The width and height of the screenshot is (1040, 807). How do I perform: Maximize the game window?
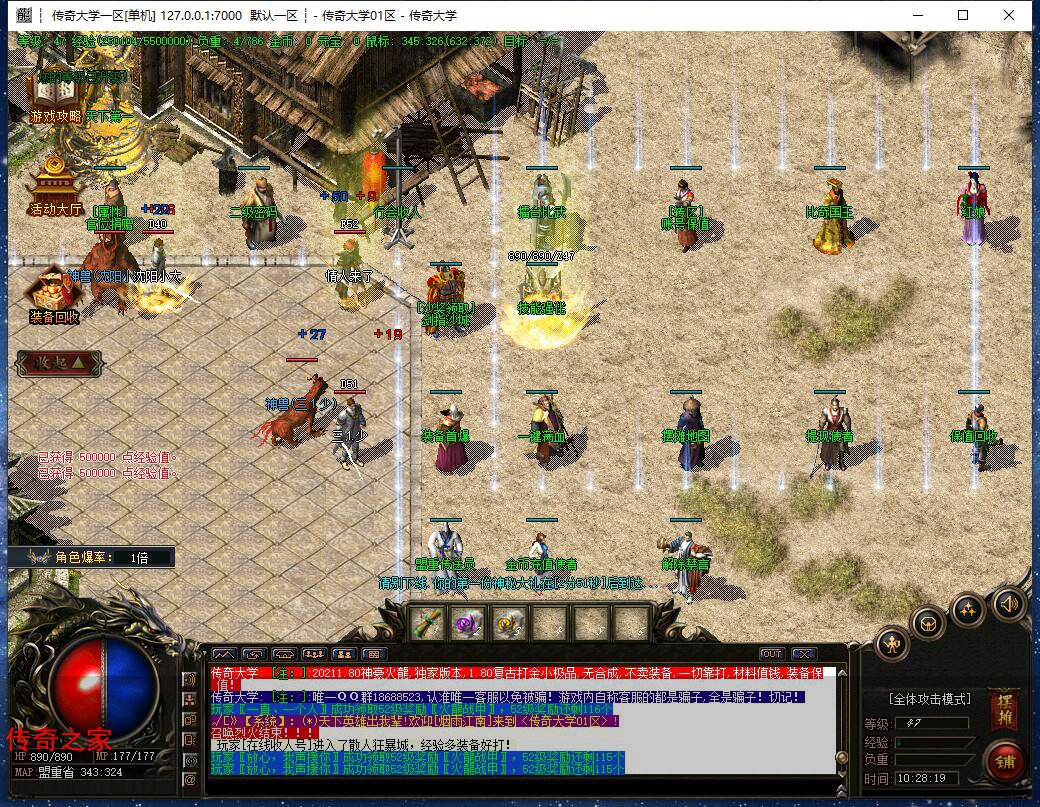[963, 15]
